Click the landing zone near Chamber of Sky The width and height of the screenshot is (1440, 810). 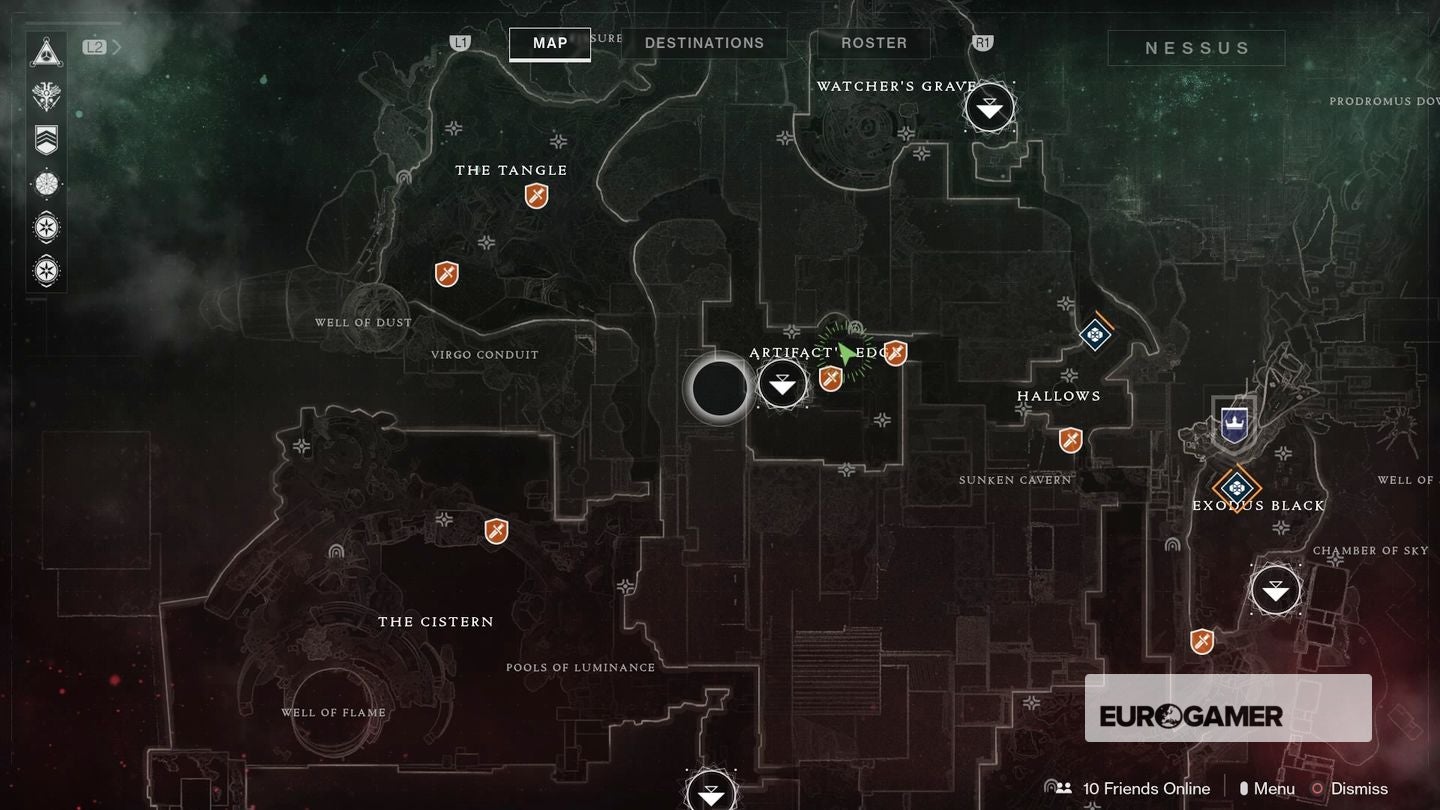(x=1275, y=590)
